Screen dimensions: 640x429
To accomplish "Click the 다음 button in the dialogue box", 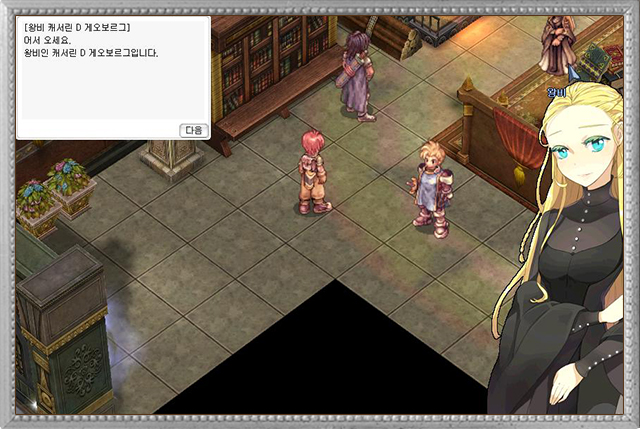I will (194, 130).
